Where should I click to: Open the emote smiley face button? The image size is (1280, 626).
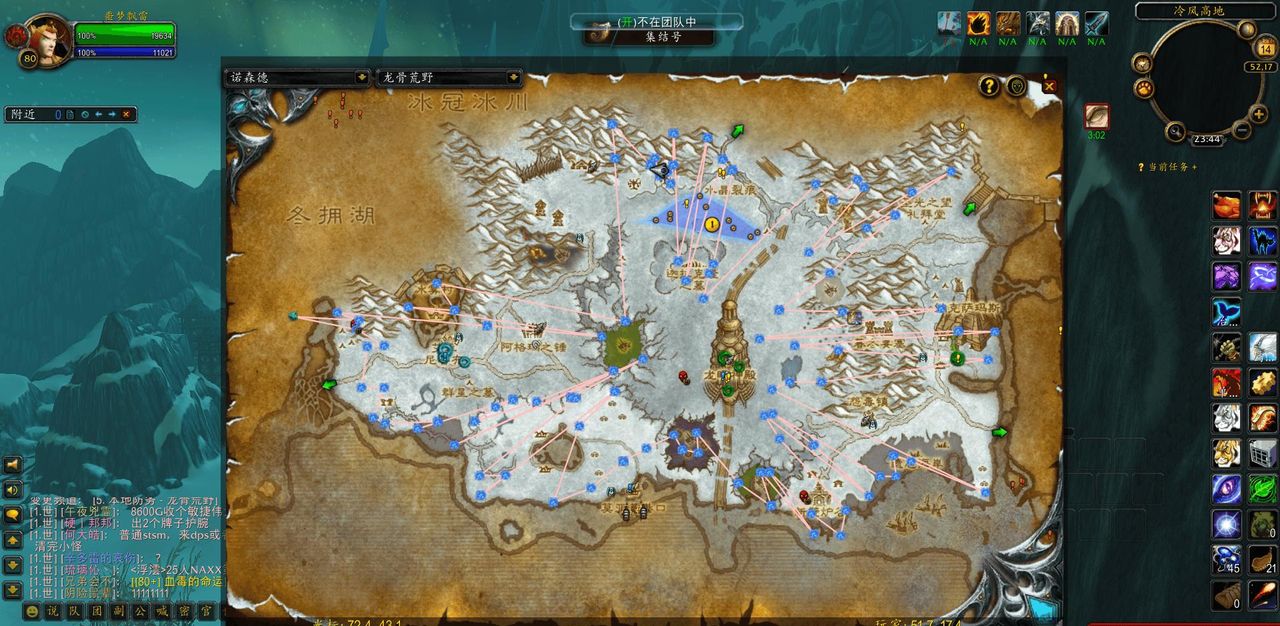pyautogui.click(x=33, y=611)
